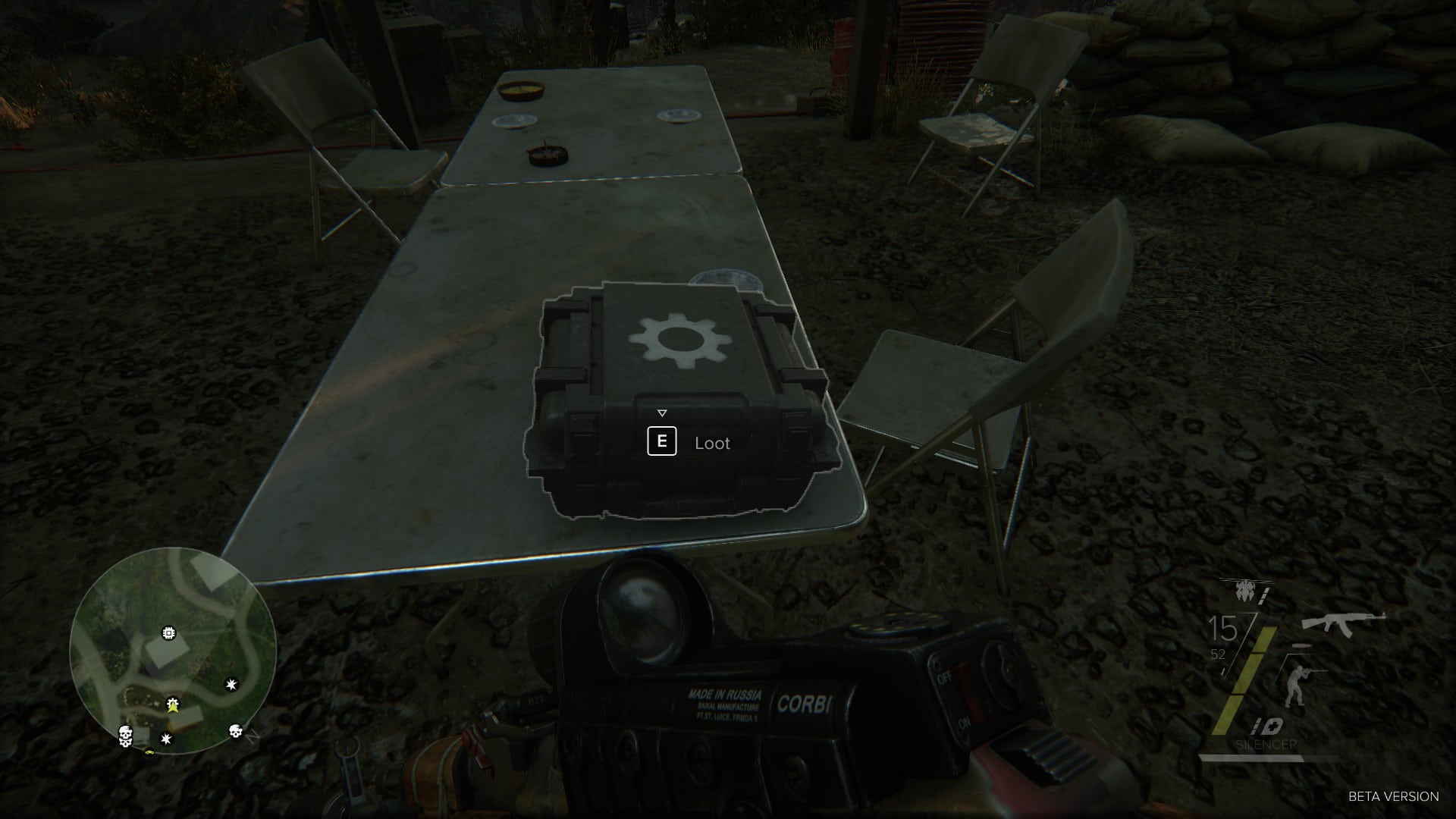Select the stacked double-skull minimap marker

point(125,736)
